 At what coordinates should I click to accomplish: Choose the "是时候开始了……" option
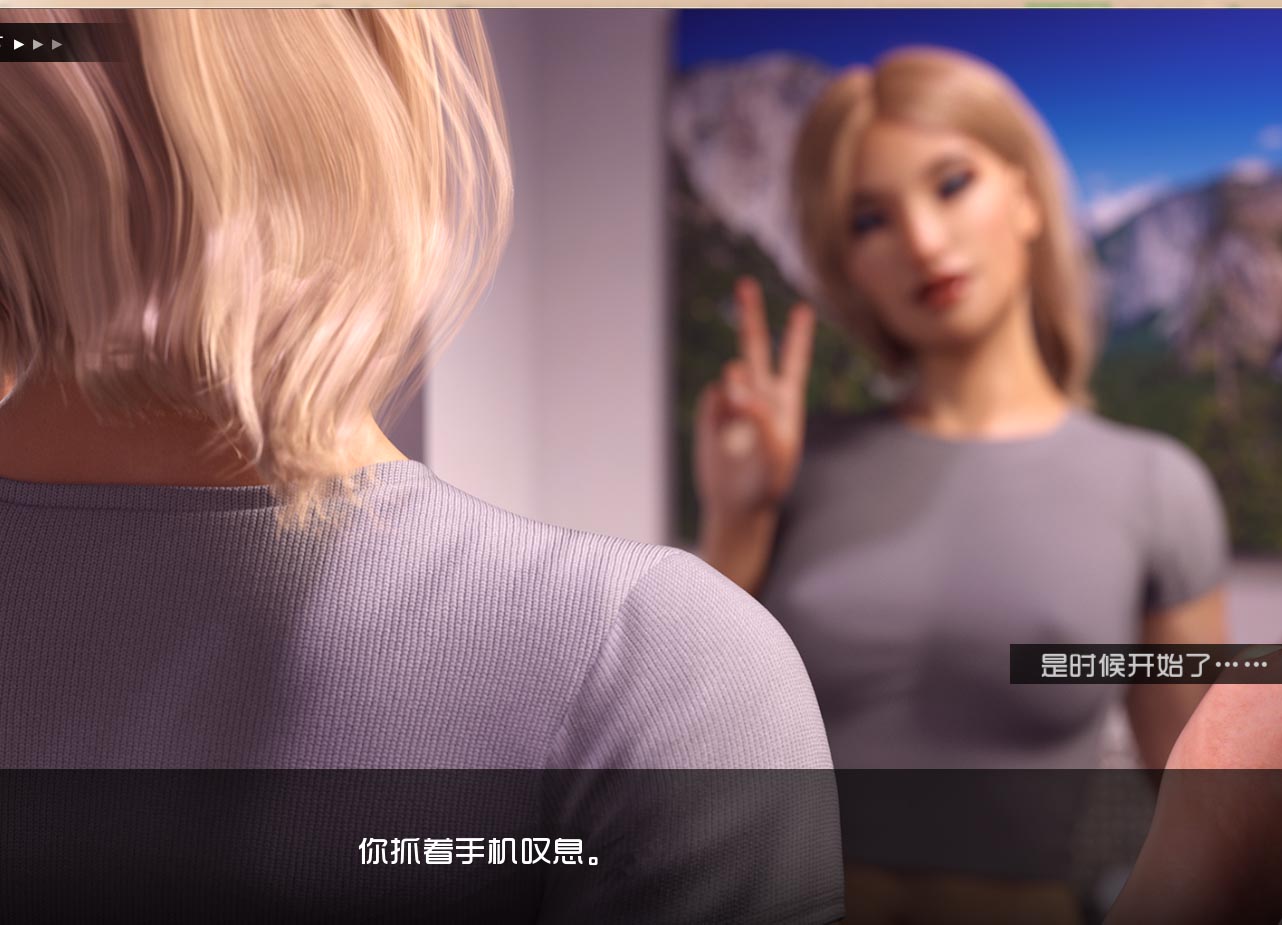pyautogui.click(x=1152, y=664)
